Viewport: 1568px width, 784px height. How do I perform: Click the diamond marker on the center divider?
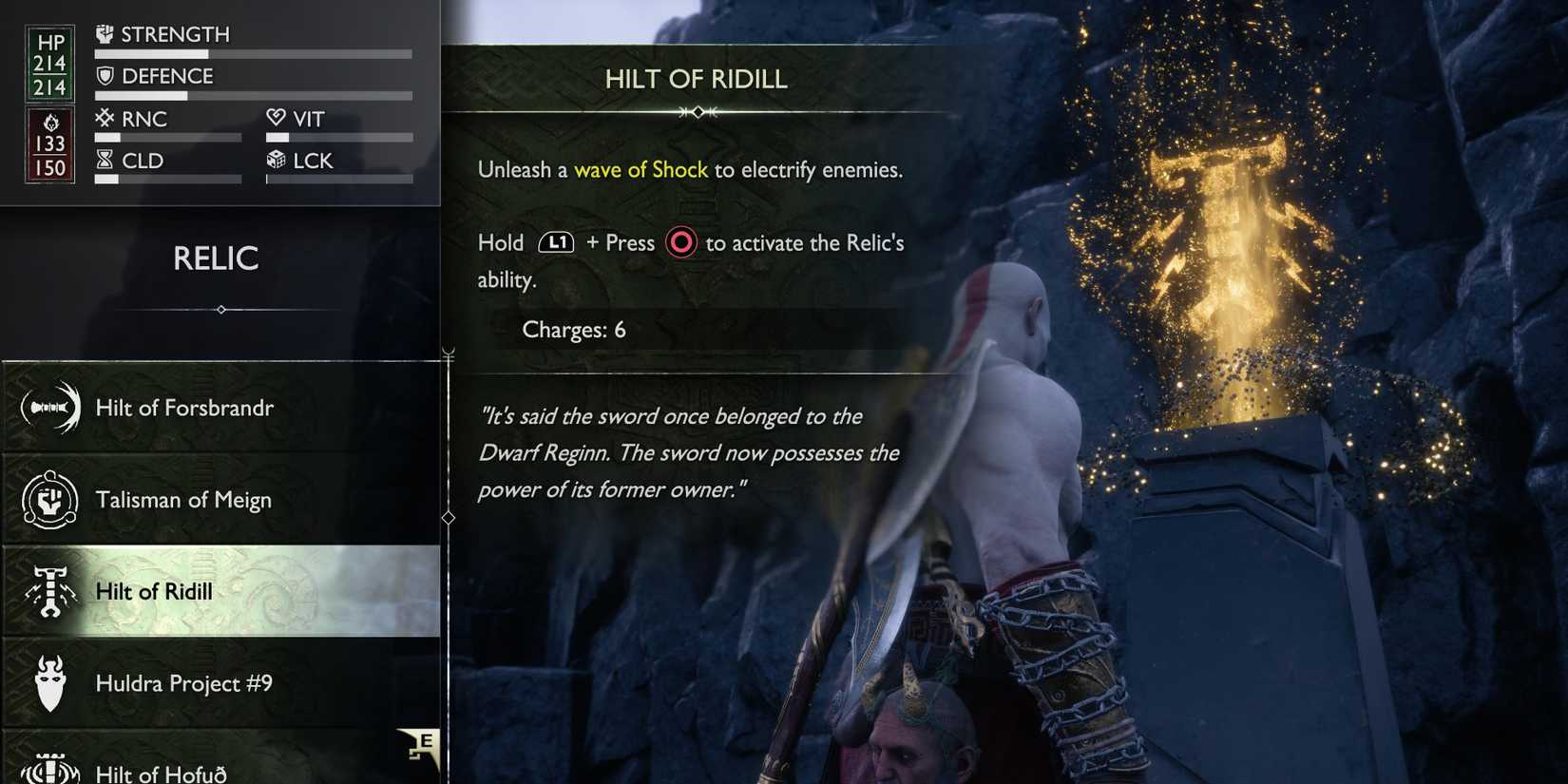pyautogui.click(x=447, y=518)
